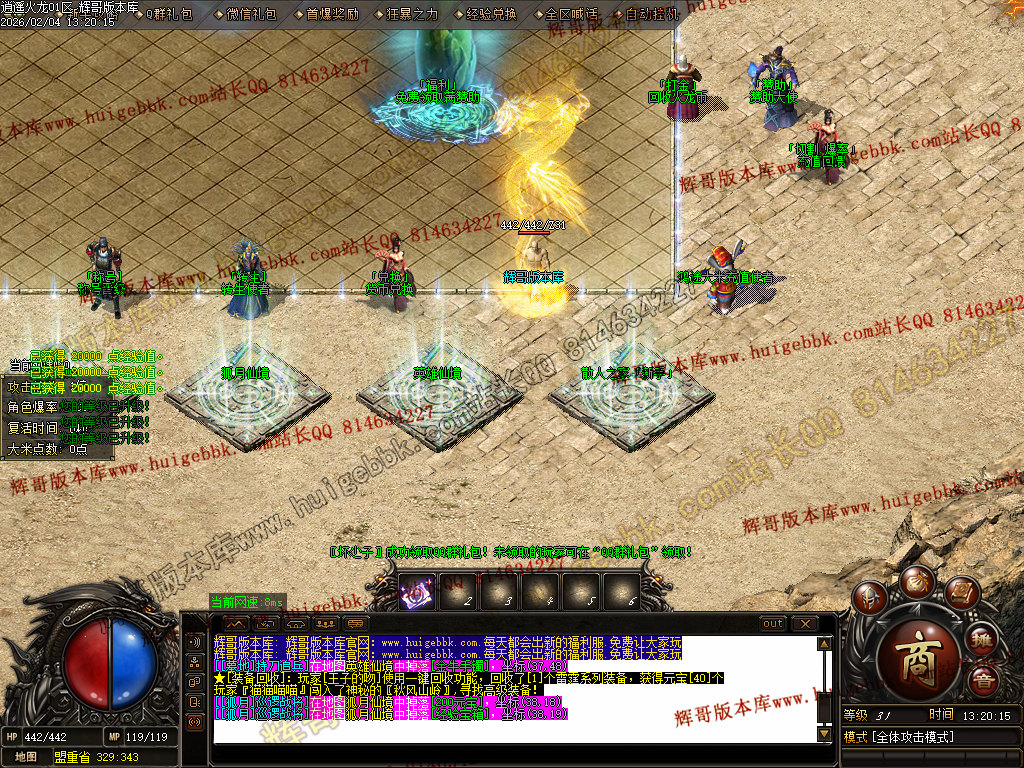Click the out button above the chat

(x=773, y=623)
